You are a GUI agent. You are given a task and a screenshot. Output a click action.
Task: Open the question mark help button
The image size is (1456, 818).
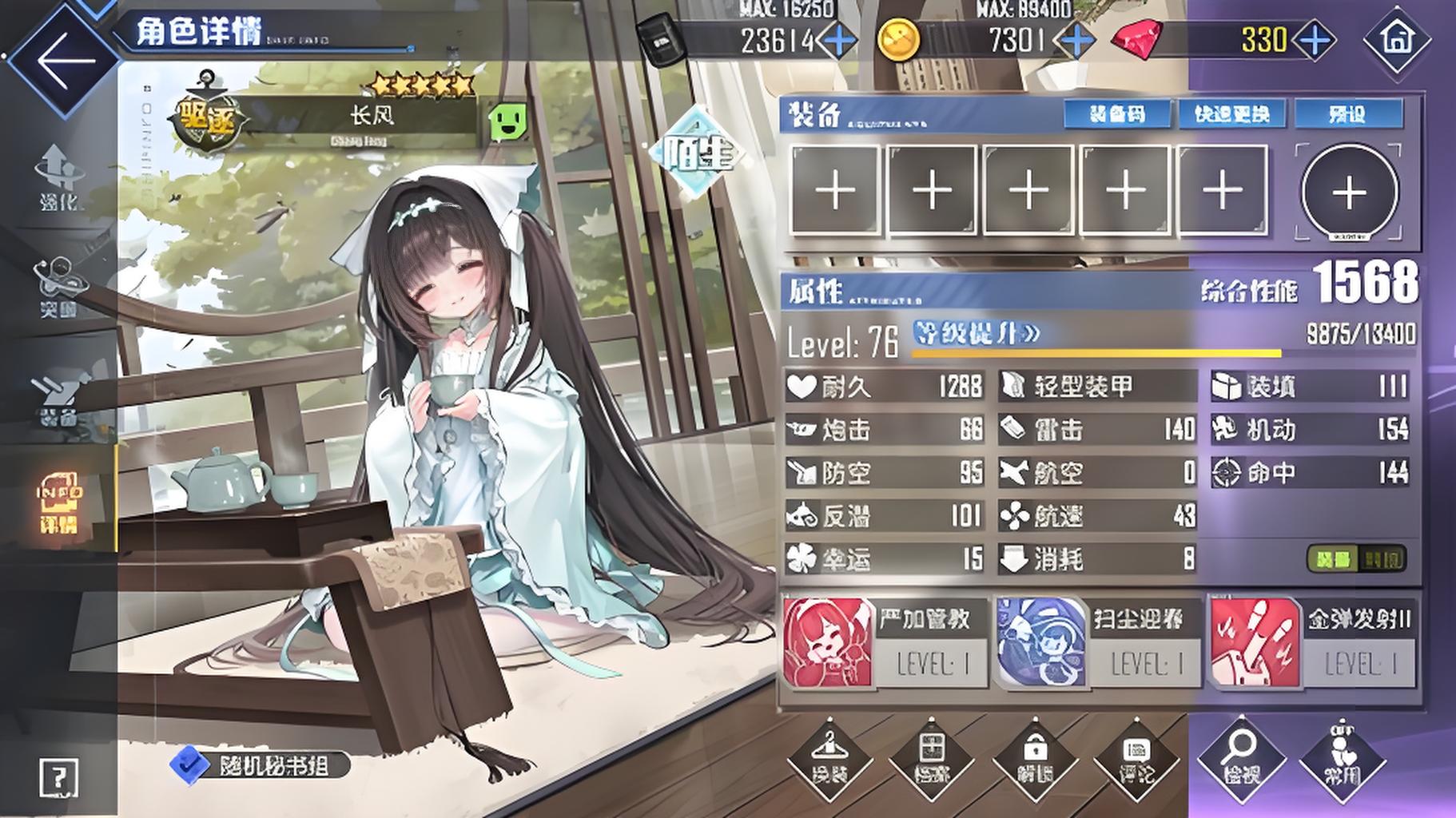point(59,776)
